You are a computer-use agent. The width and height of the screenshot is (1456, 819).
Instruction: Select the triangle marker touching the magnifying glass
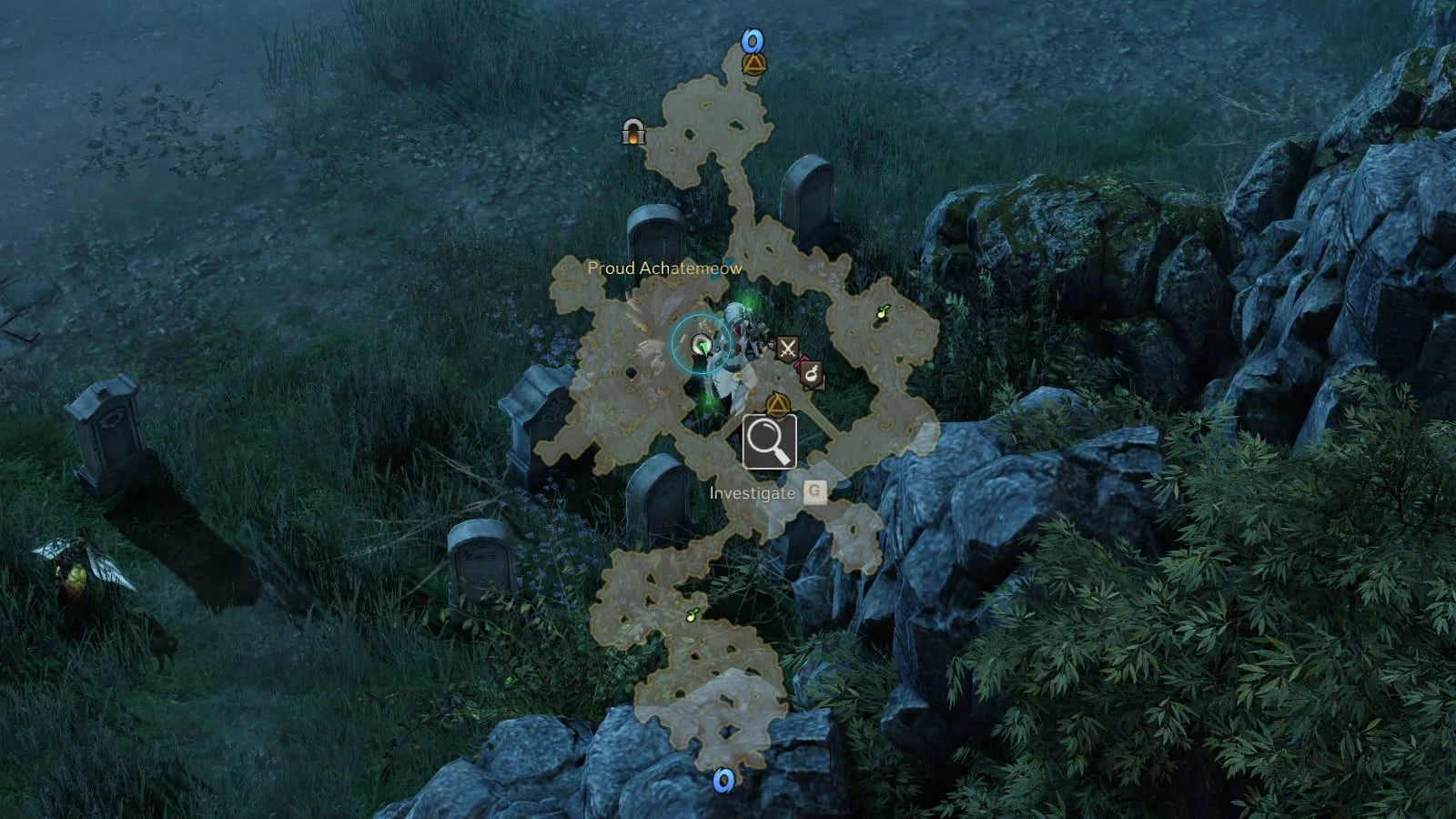(775, 404)
